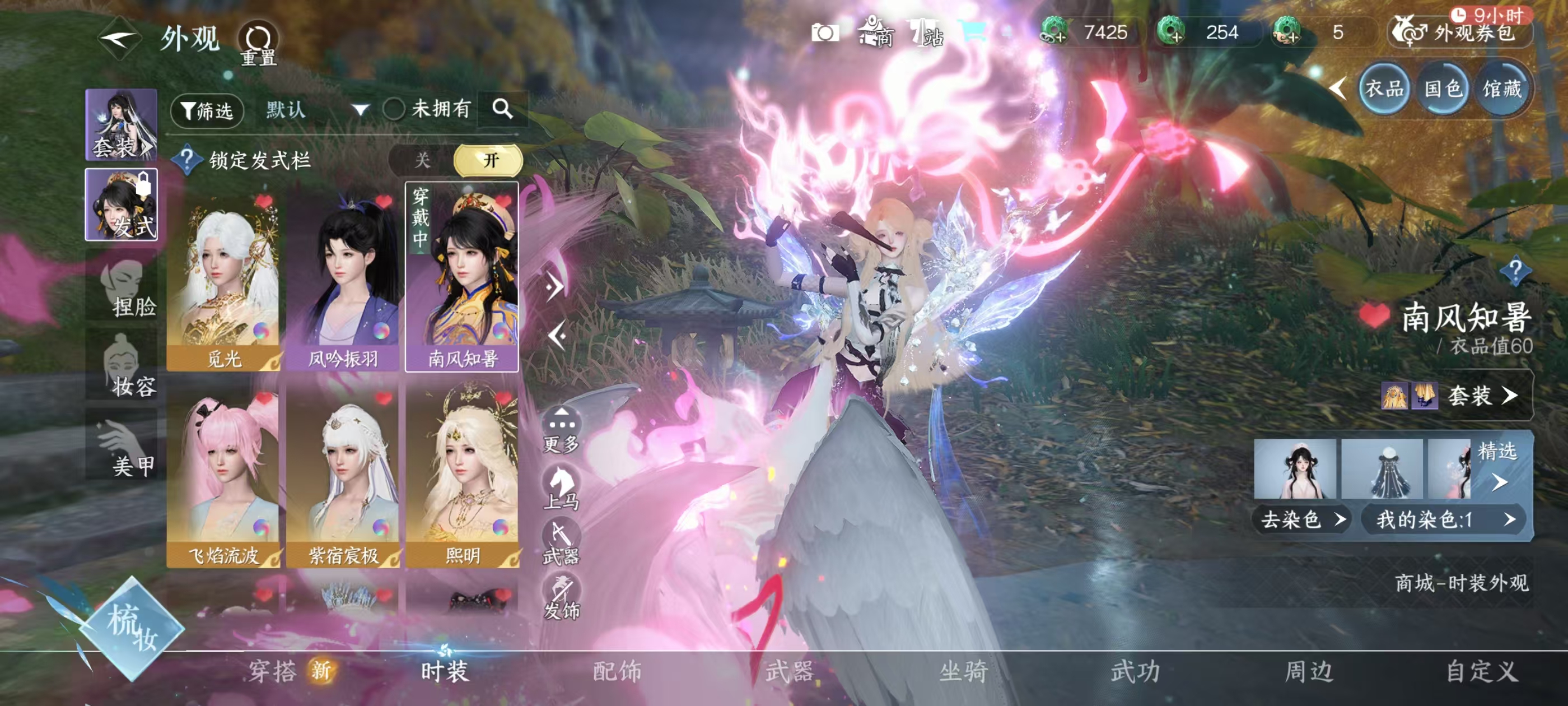The height and width of the screenshot is (706, 1568).
Task: Pick the 飞焰流波 pink hairstyle
Action: pyautogui.click(x=223, y=477)
